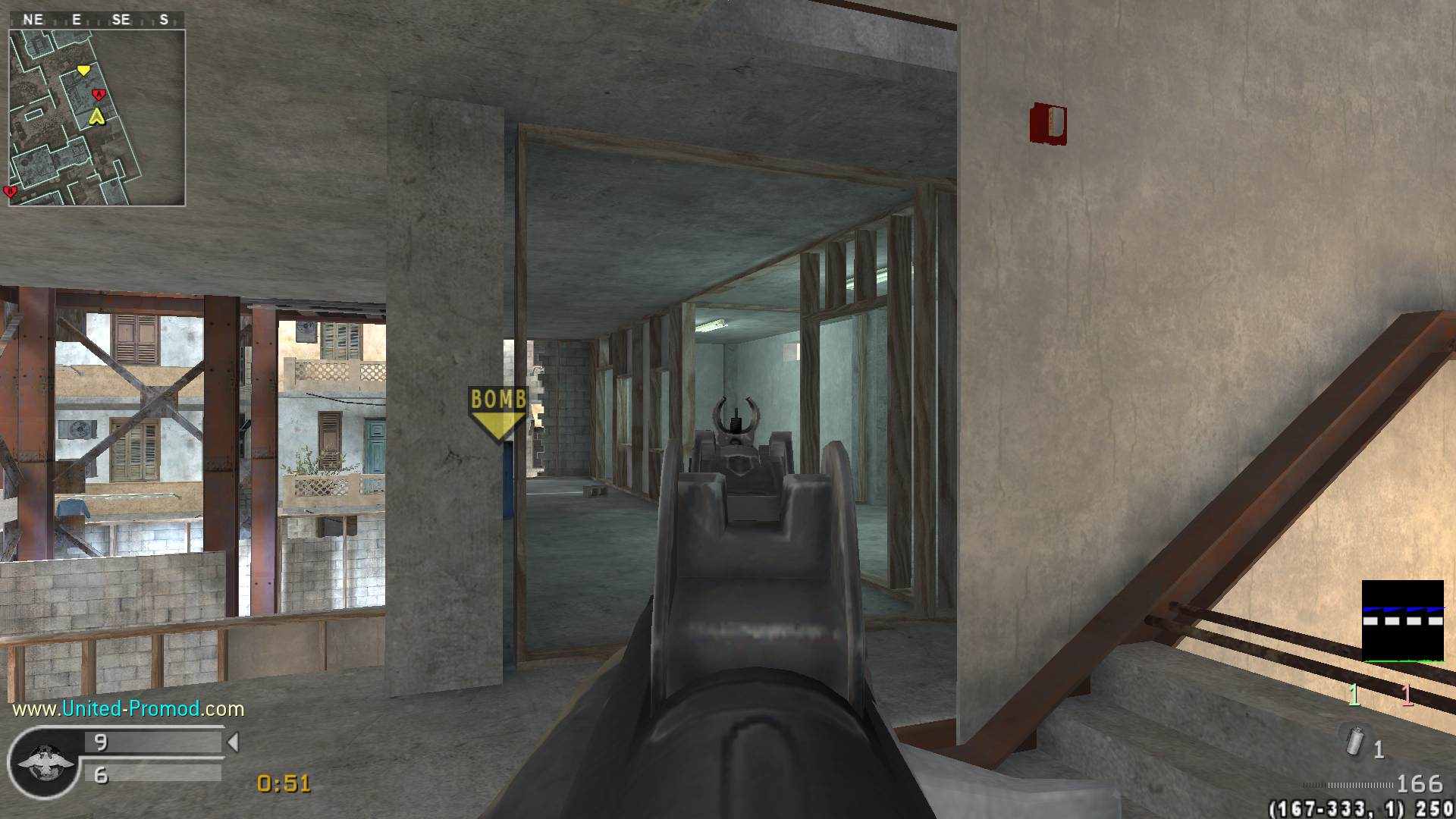Open the United-Promod.com watermark link
This screenshot has width=1456, height=819.
click(x=128, y=709)
